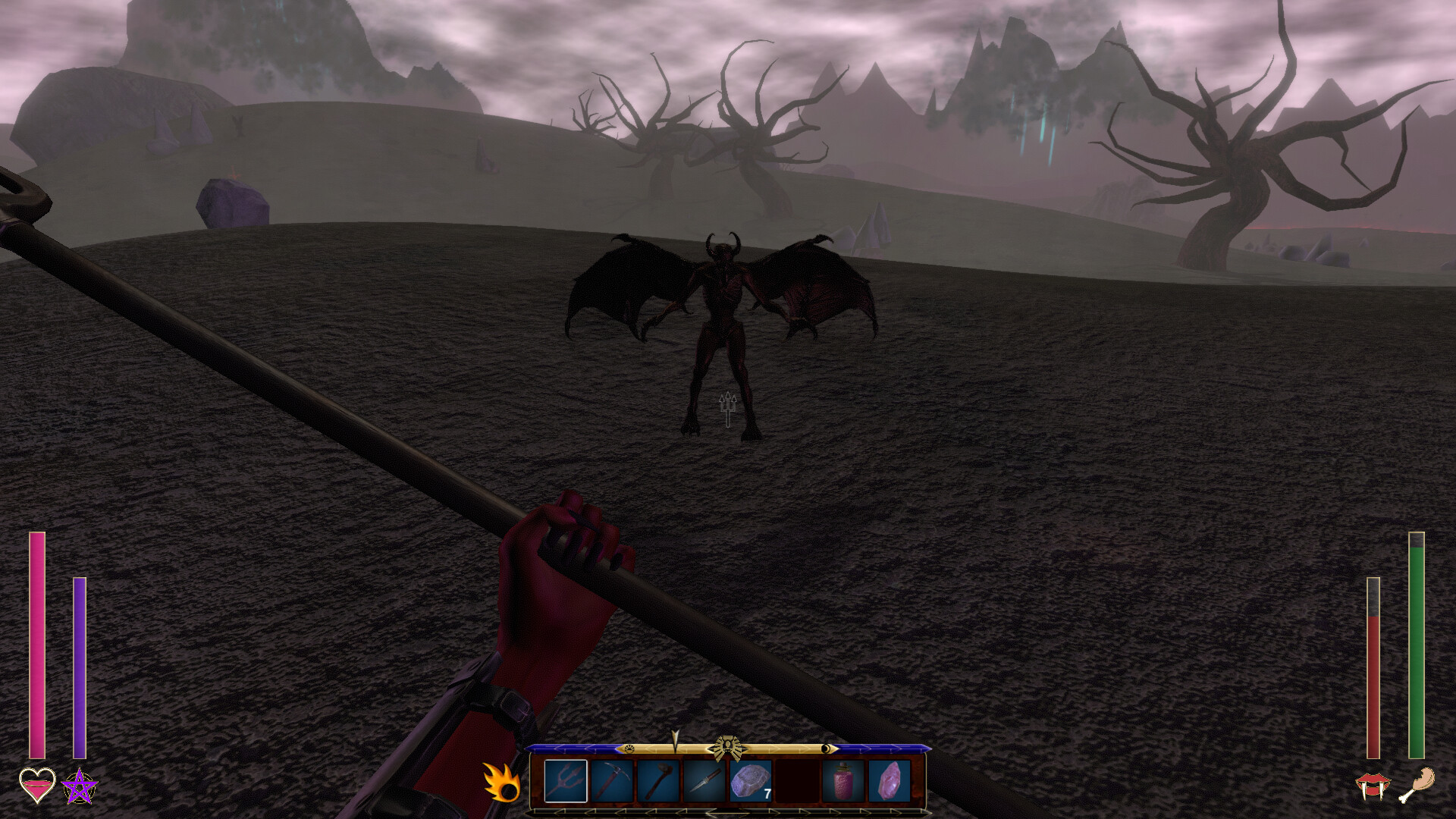The width and height of the screenshot is (1456, 819).
Task: Click the empty inventory slot
Action: click(x=797, y=781)
